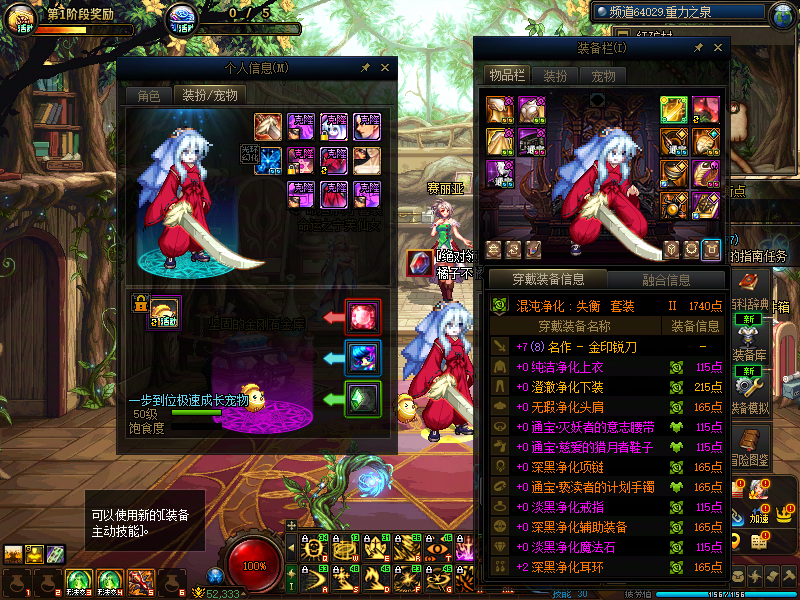
Task: Show the 穿戴装备信息 tab
Action: [x=547, y=280]
